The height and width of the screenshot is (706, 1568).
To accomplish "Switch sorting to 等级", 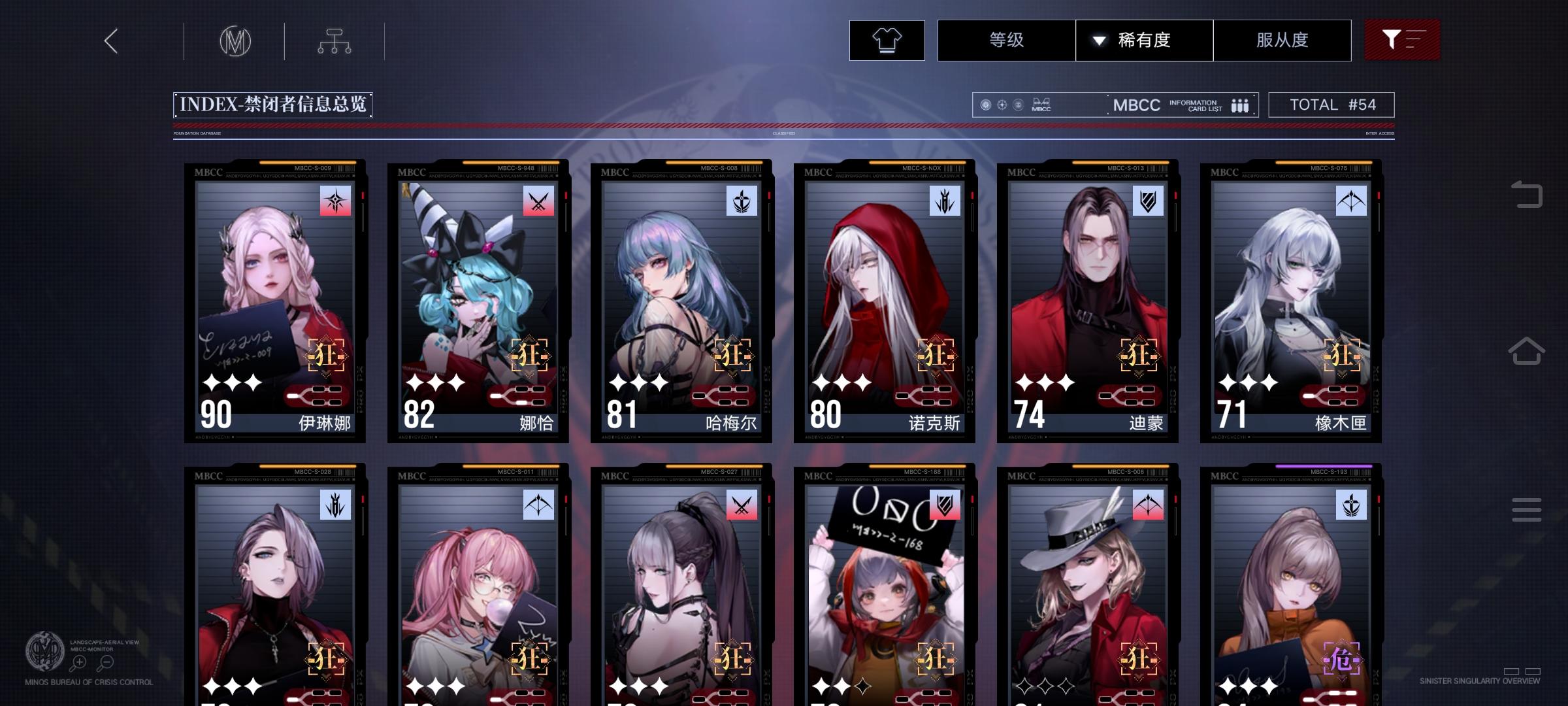I will pyautogui.click(x=1006, y=40).
